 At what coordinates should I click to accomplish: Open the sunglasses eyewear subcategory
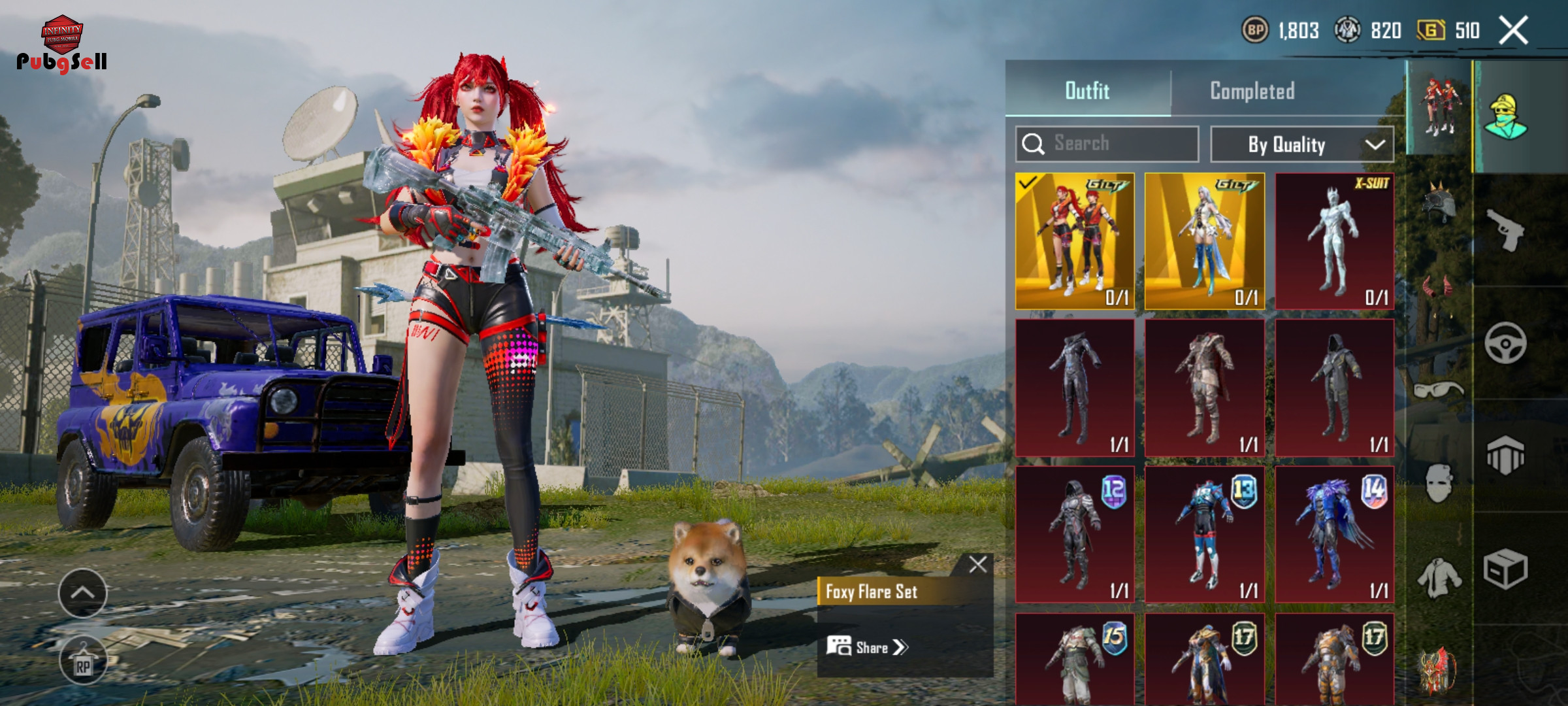coord(1439,390)
